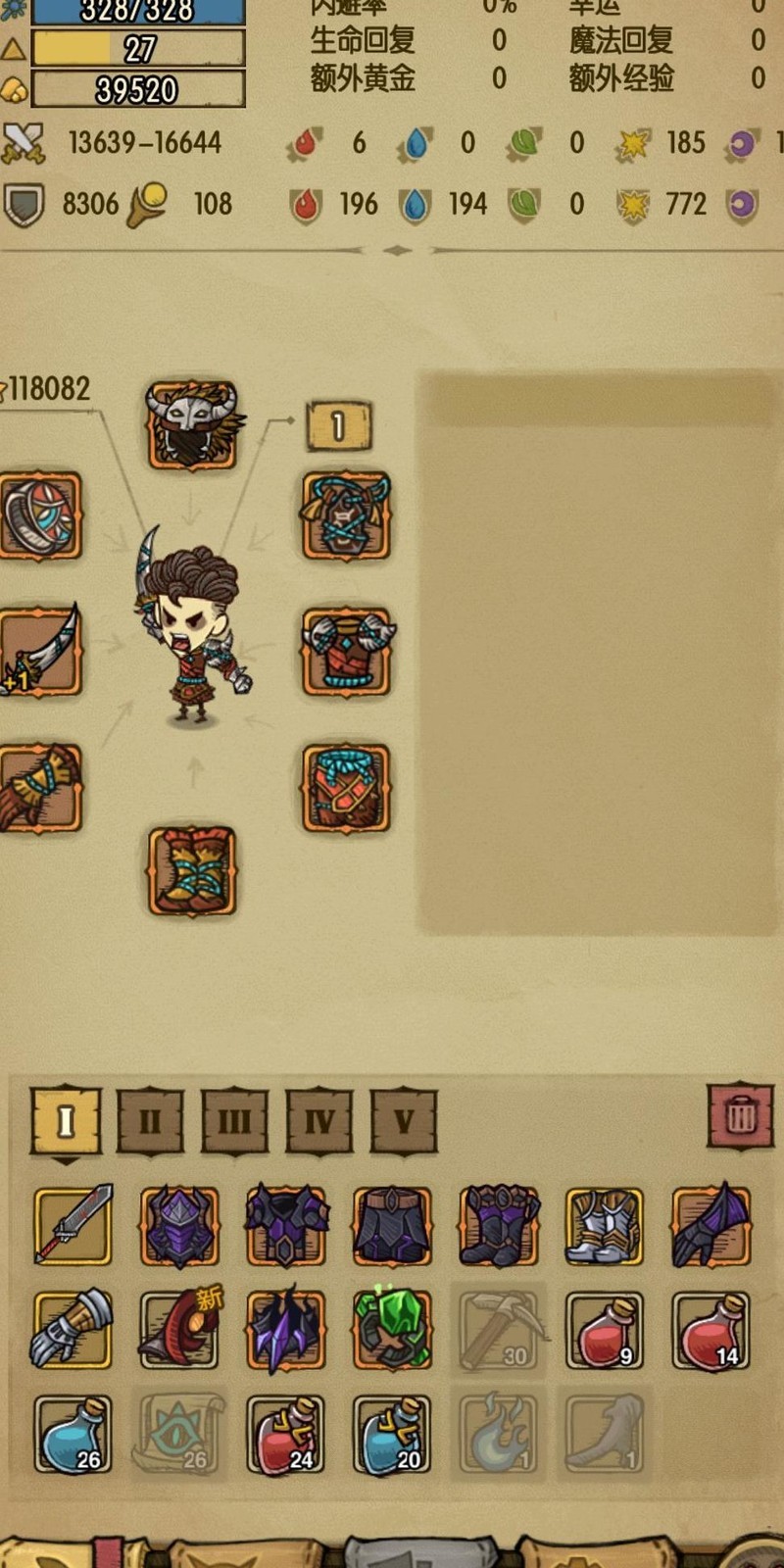Select the red potion stack of 14

click(710, 1330)
